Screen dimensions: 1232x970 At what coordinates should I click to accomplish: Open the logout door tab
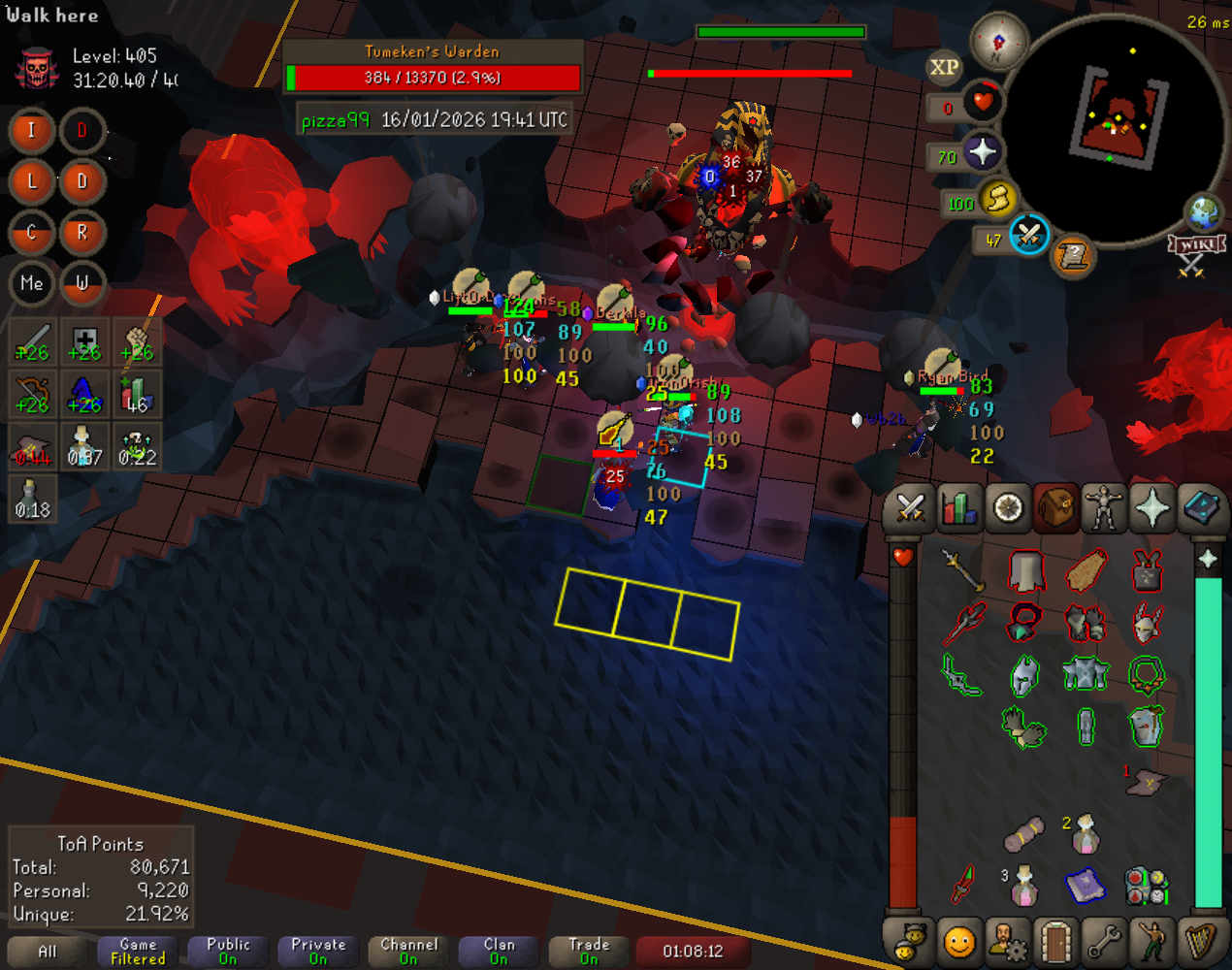[x=1055, y=941]
